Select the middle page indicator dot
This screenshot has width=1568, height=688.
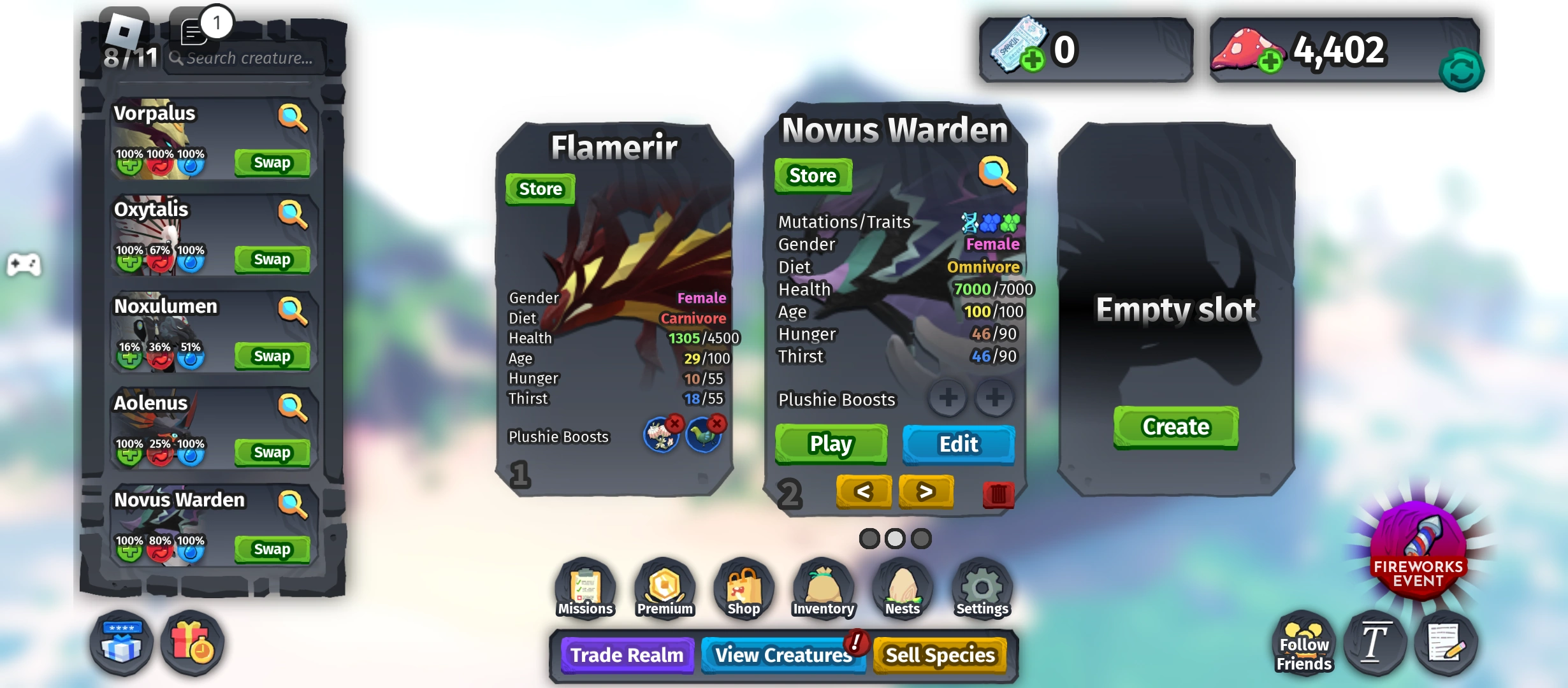click(894, 538)
